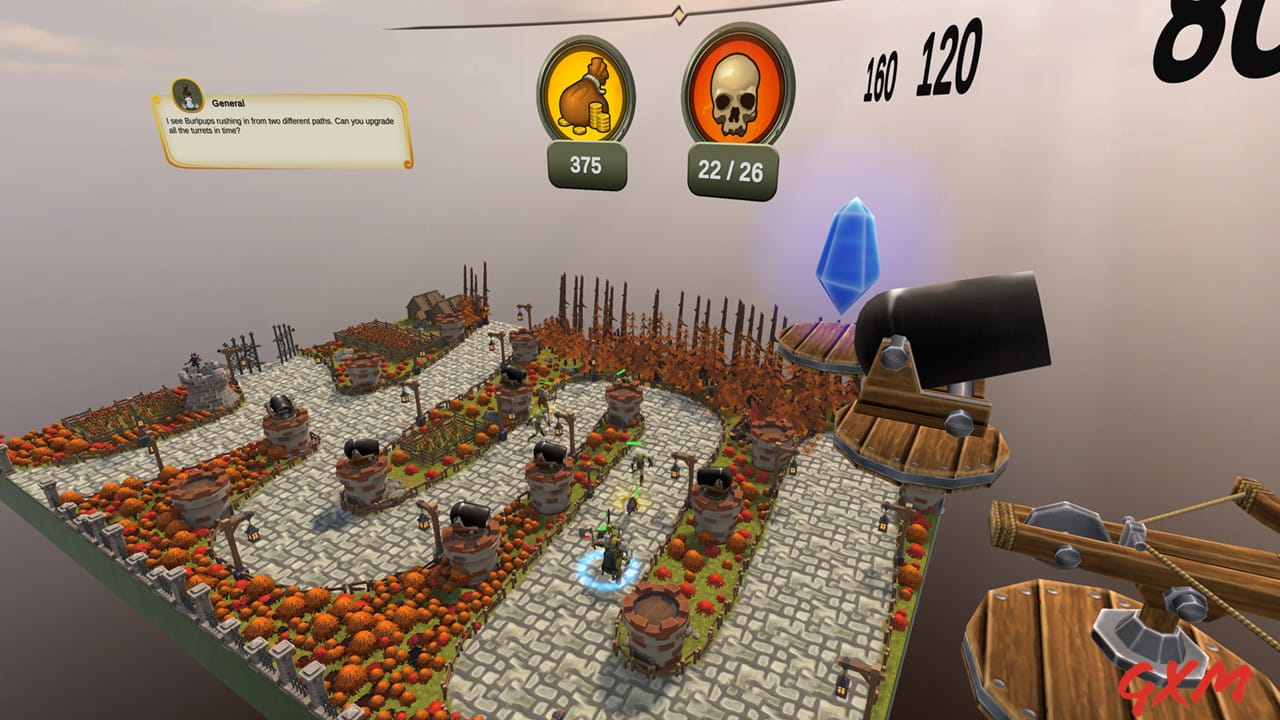This screenshot has height=720, width=1280.
Task: Click the hero character with the blue ring
Action: click(610, 550)
